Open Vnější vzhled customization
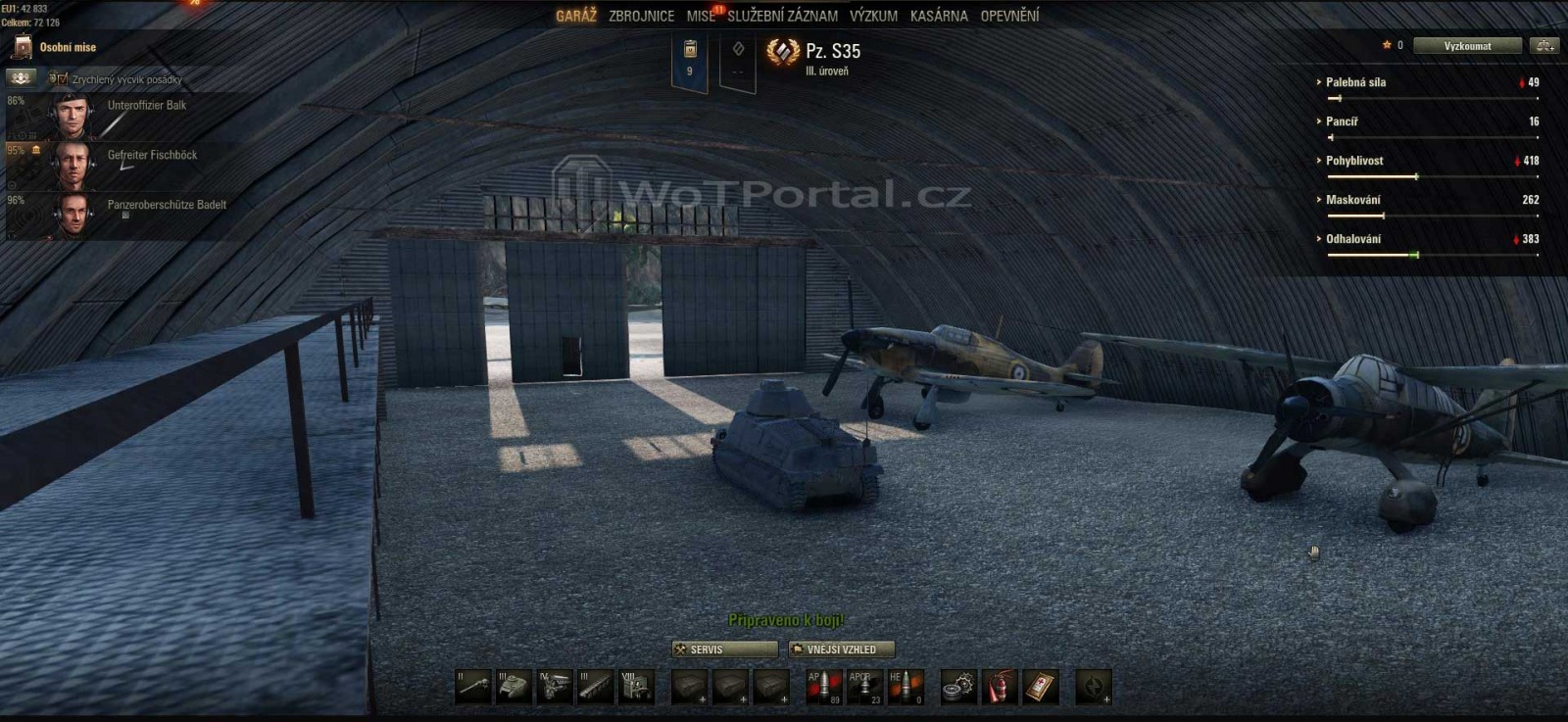 click(x=842, y=650)
